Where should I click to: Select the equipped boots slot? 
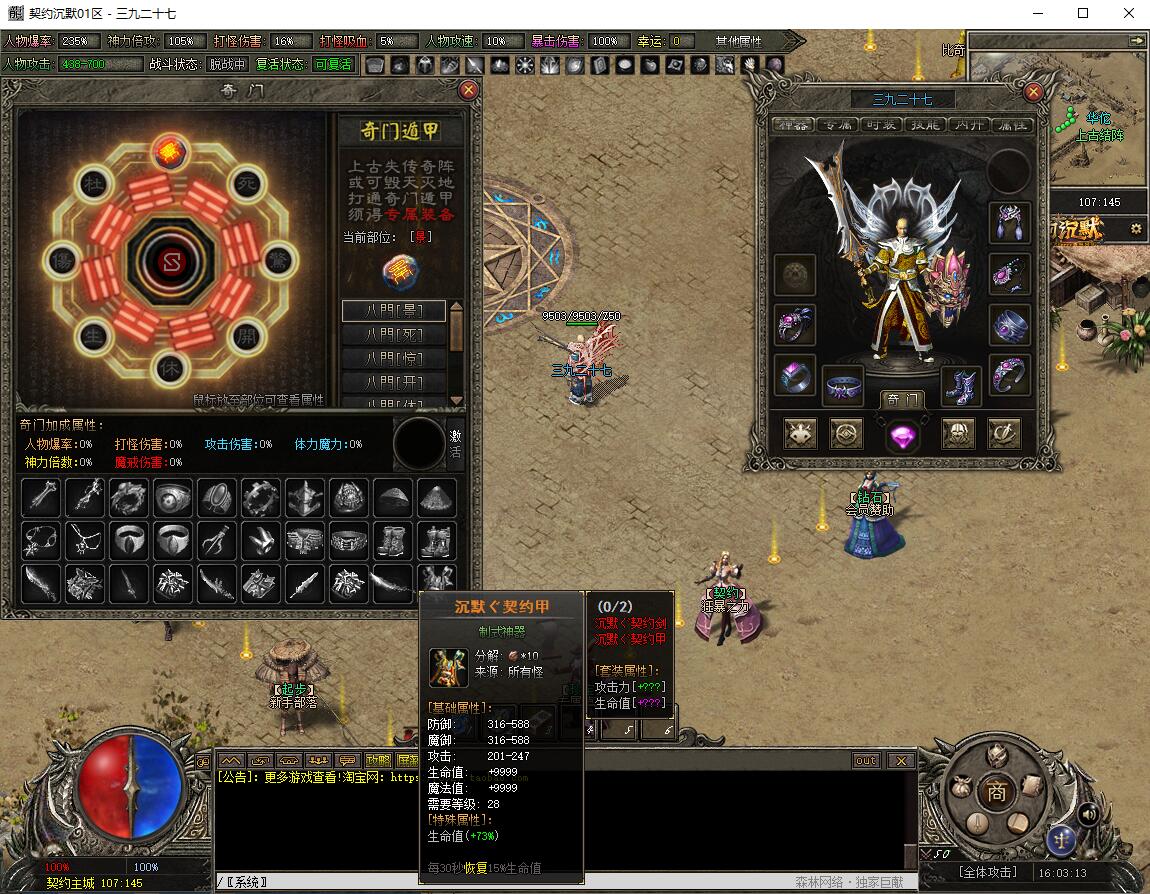coord(960,385)
